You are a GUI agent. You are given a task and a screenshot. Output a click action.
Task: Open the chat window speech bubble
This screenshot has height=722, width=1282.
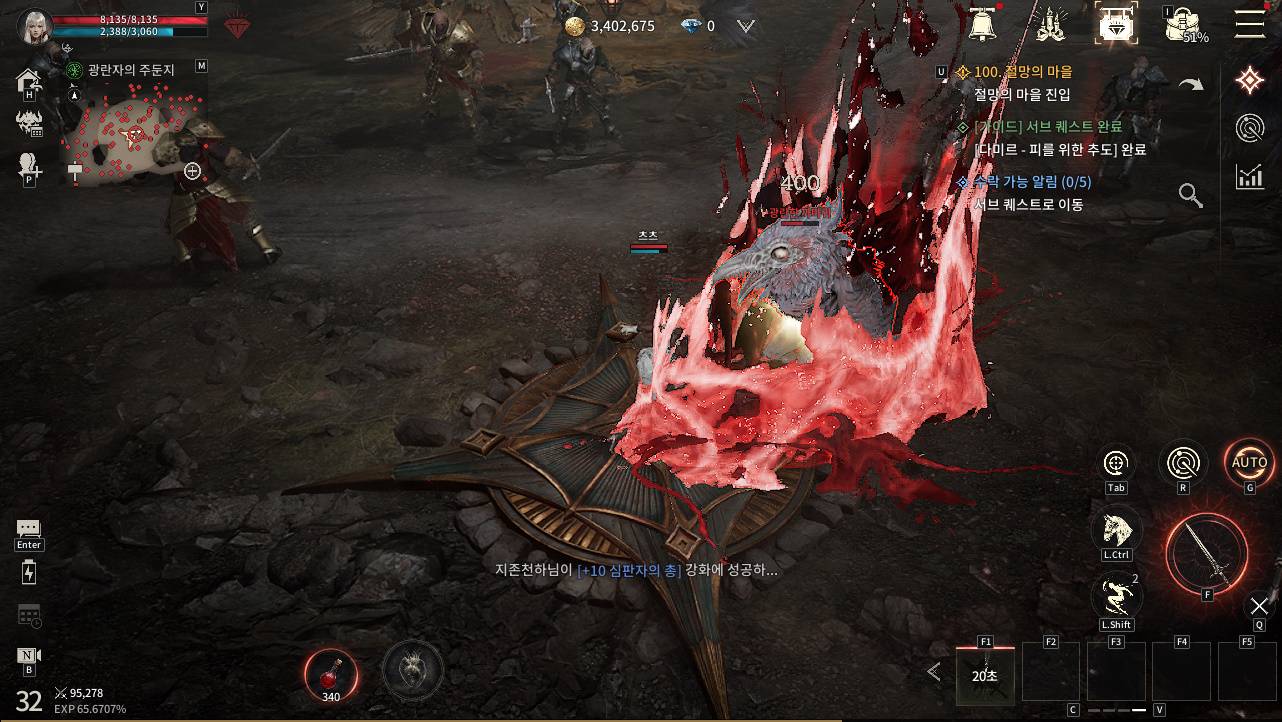28,529
